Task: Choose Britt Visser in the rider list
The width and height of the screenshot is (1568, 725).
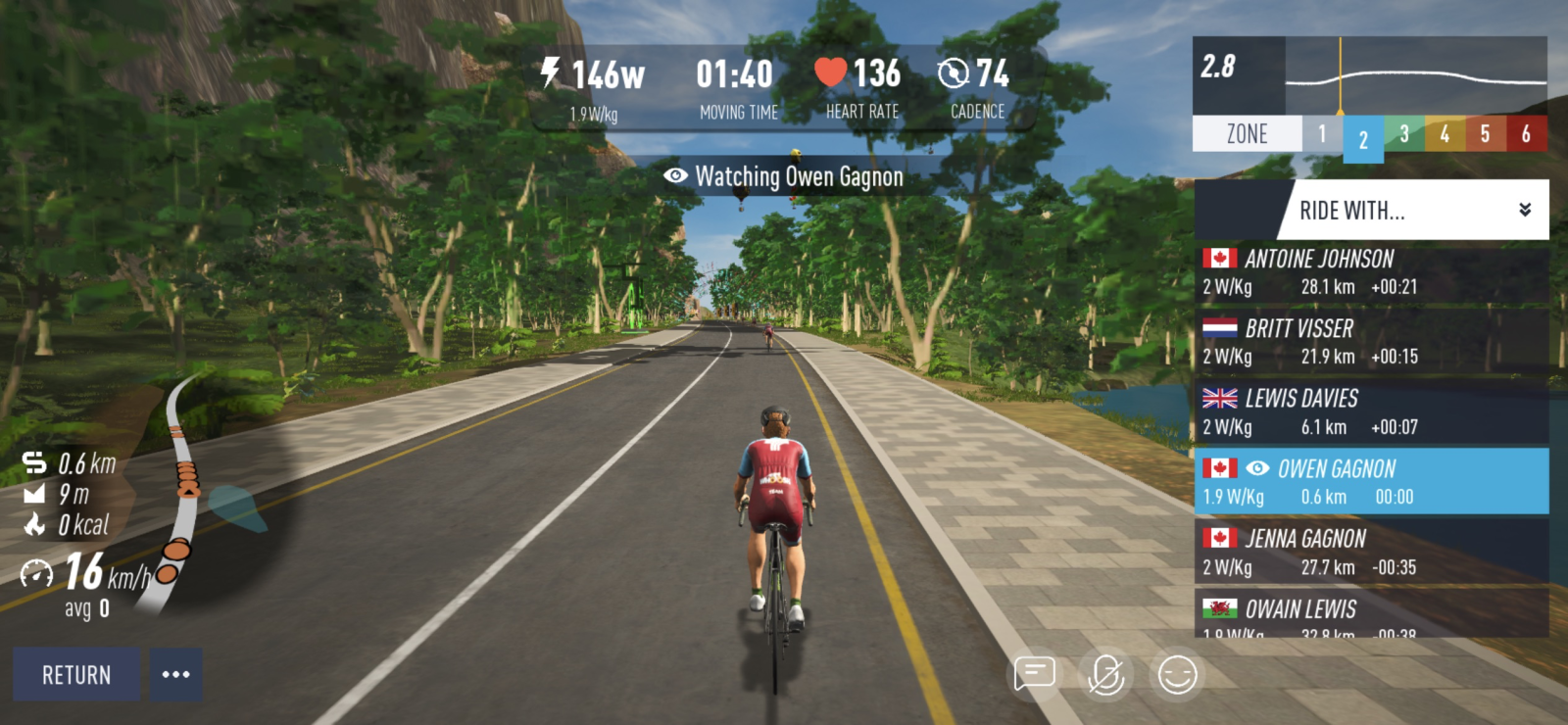Action: [x=1370, y=342]
